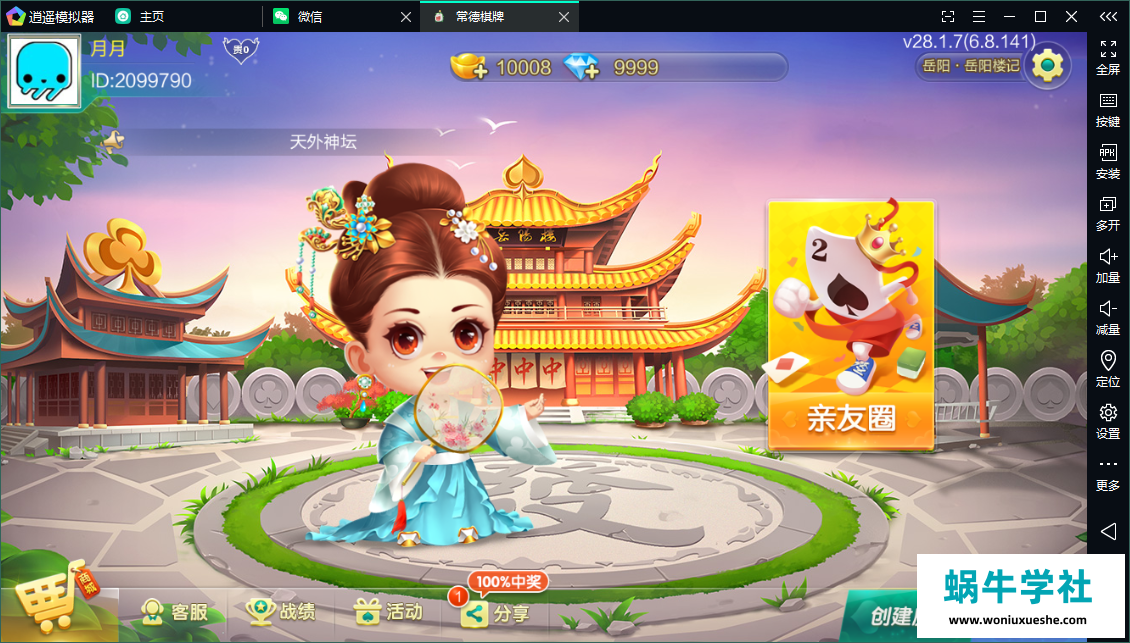Image resolution: width=1130 pixels, height=643 pixels.
Task: Close the 常德棋牌 emulator tab
Action: [565, 17]
